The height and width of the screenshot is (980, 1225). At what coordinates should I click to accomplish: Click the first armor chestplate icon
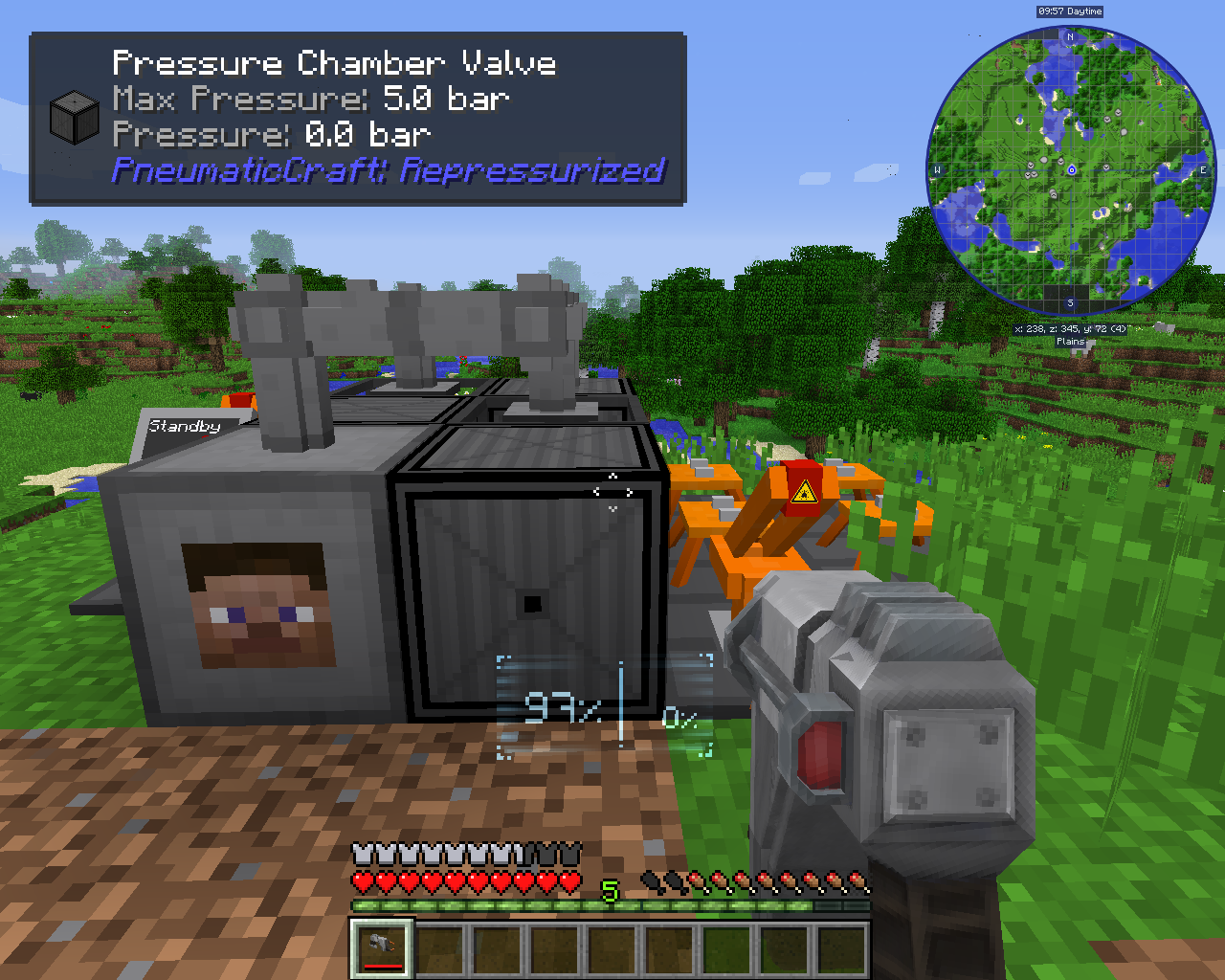tap(359, 852)
